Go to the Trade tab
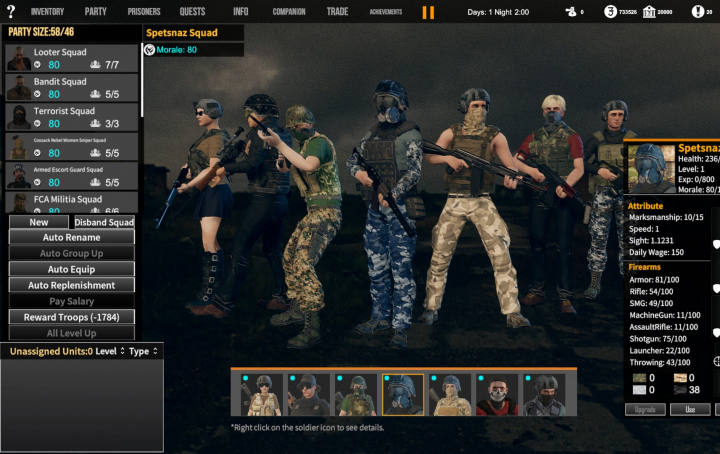 coord(337,12)
